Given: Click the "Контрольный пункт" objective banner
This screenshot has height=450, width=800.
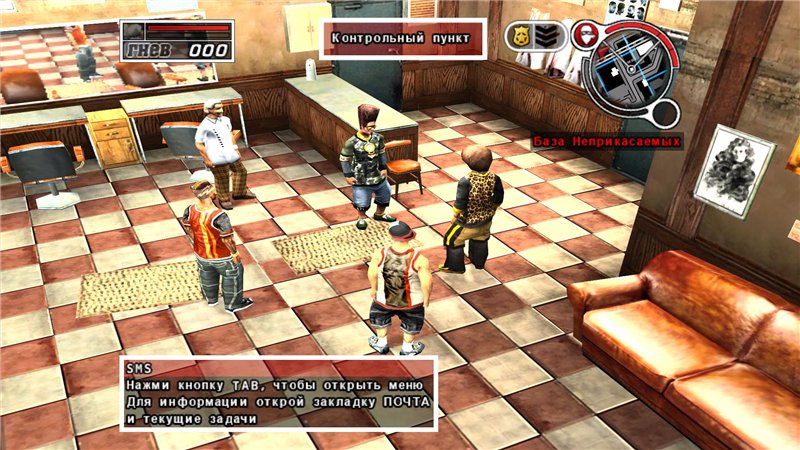Looking at the screenshot, I should (x=402, y=40).
